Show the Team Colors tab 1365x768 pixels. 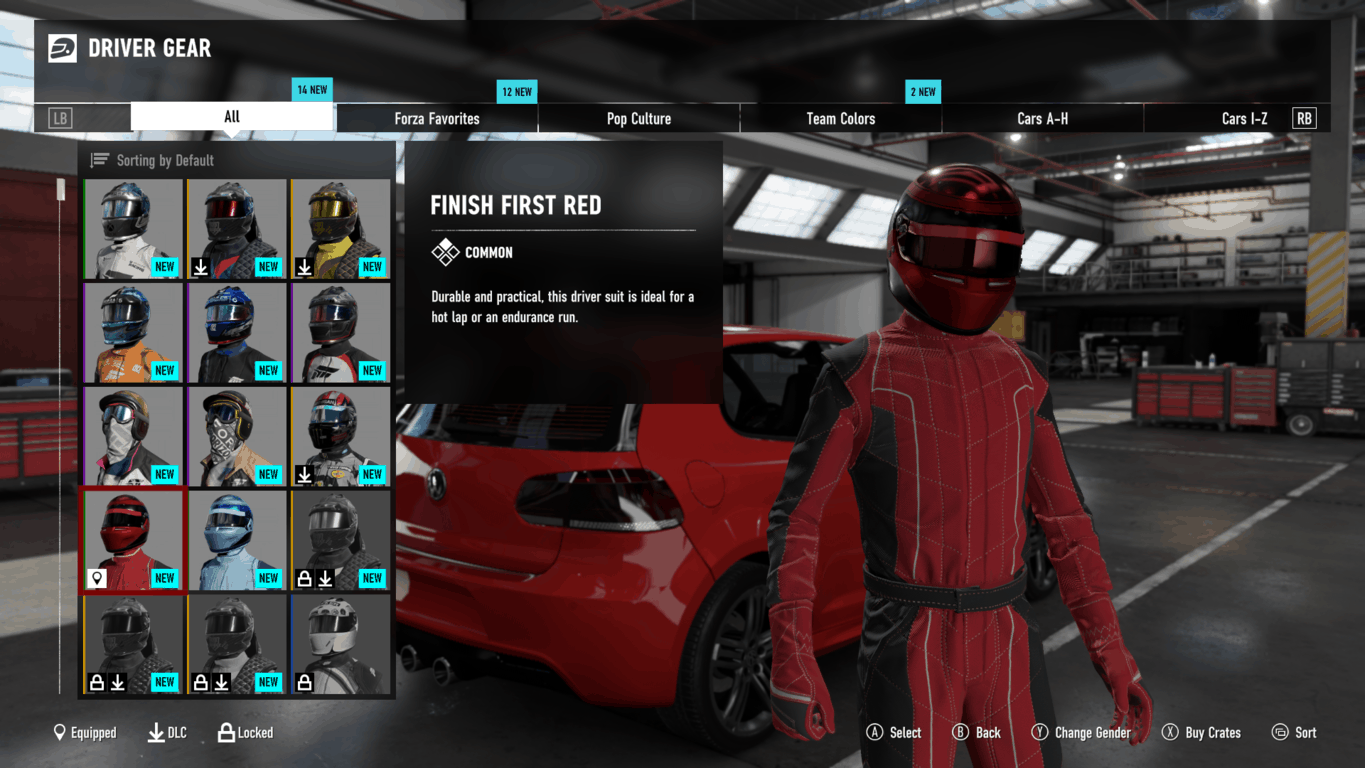click(841, 118)
